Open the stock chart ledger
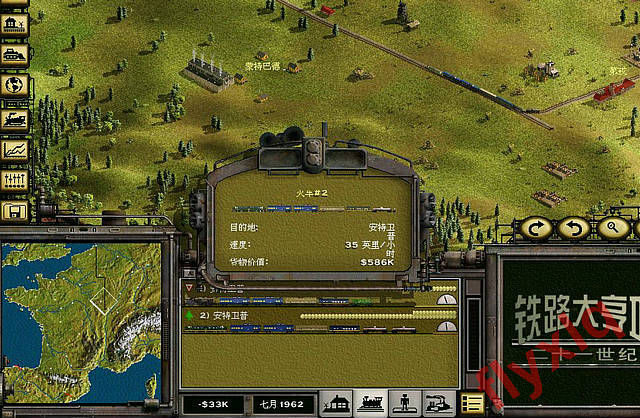This screenshot has width=640, height=418. point(15,149)
